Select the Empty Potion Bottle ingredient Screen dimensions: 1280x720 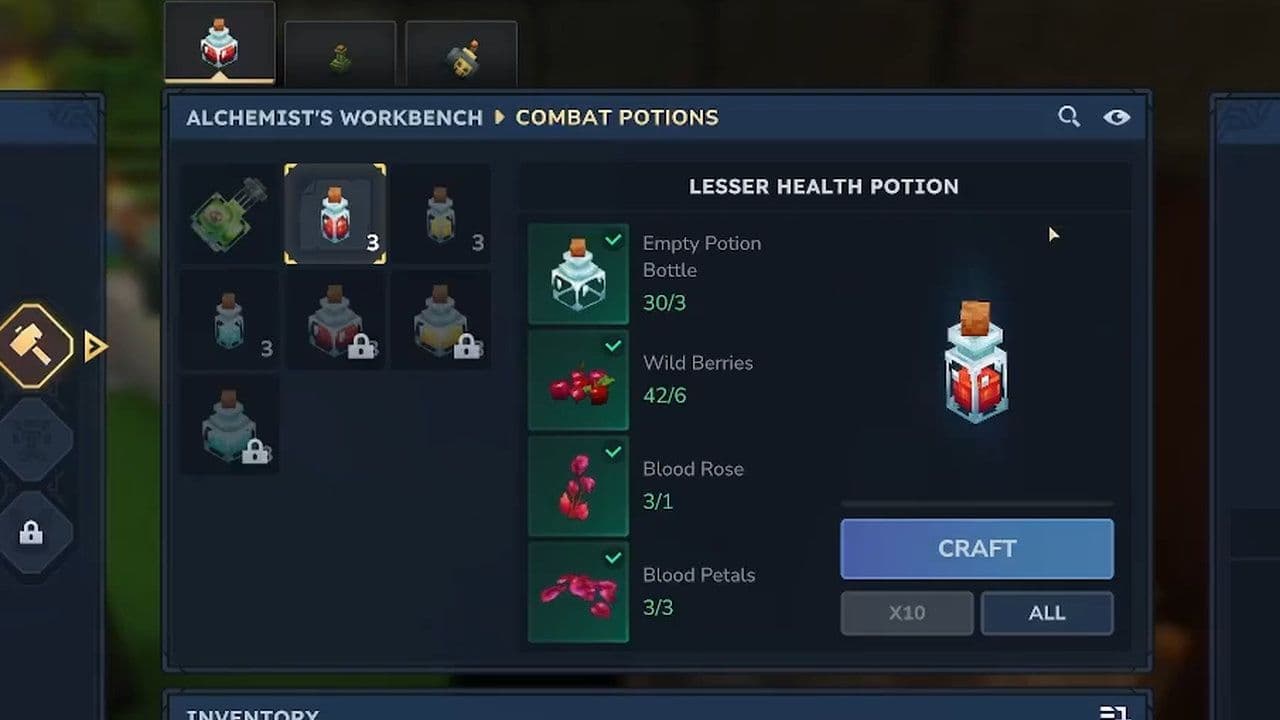[x=578, y=274]
